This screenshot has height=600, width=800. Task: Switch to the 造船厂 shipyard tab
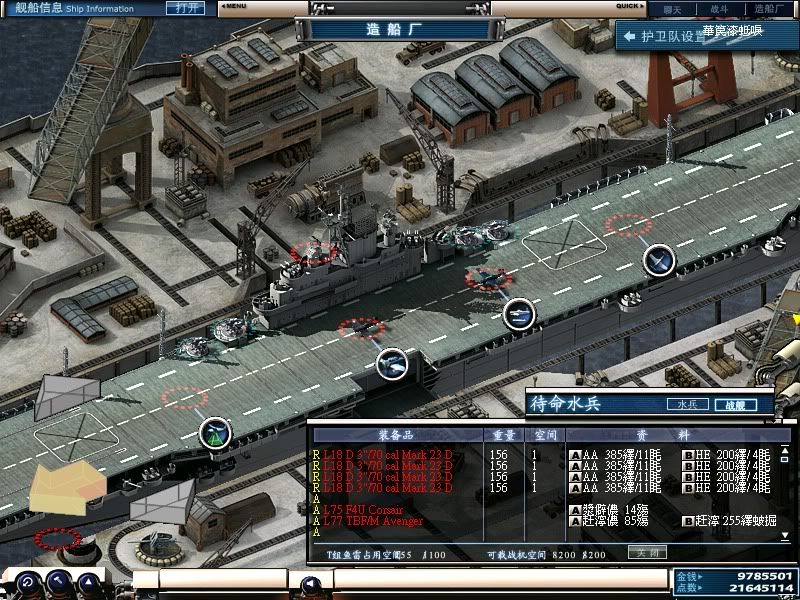click(769, 7)
